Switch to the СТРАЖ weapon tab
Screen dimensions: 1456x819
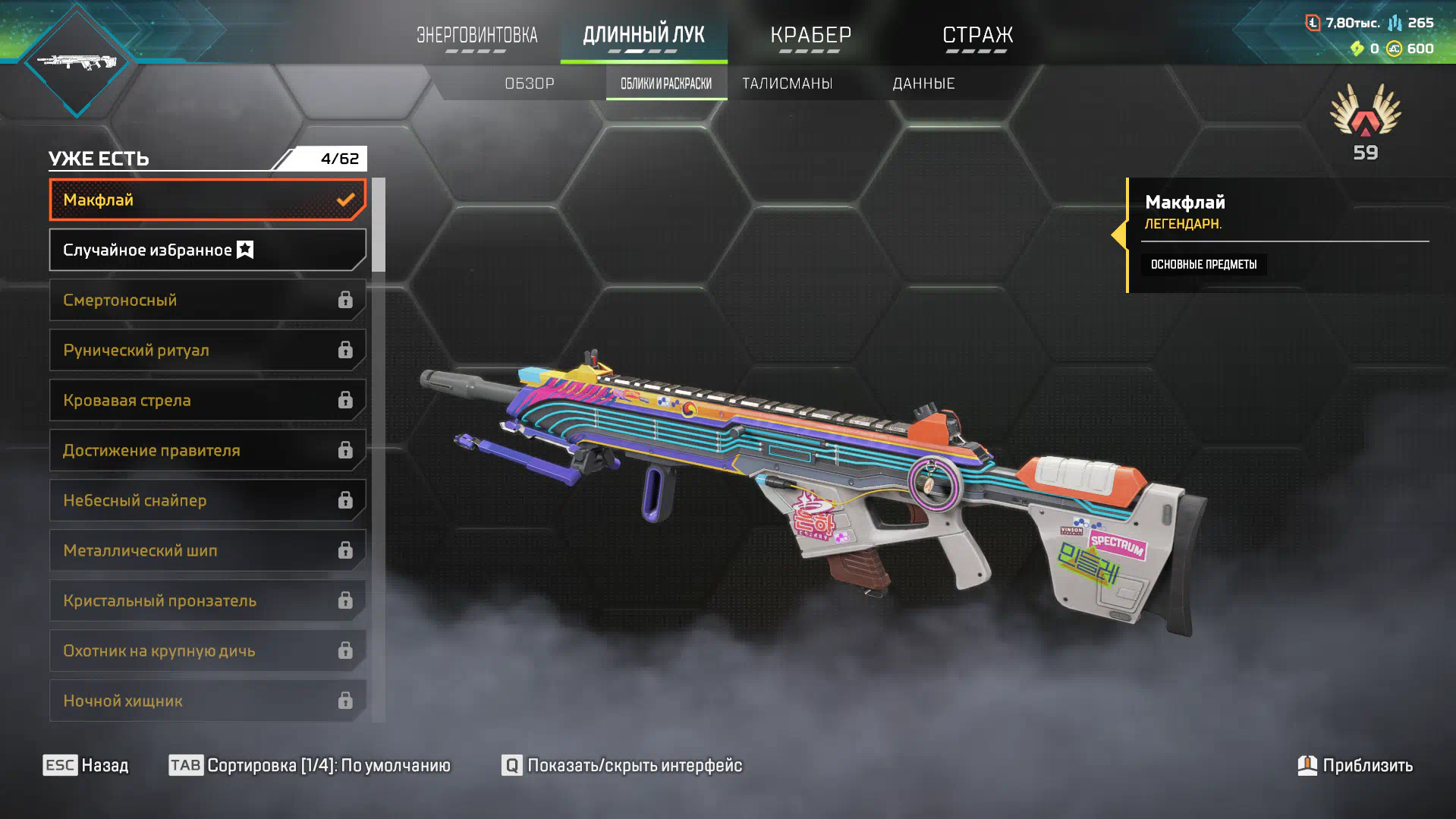977,36
